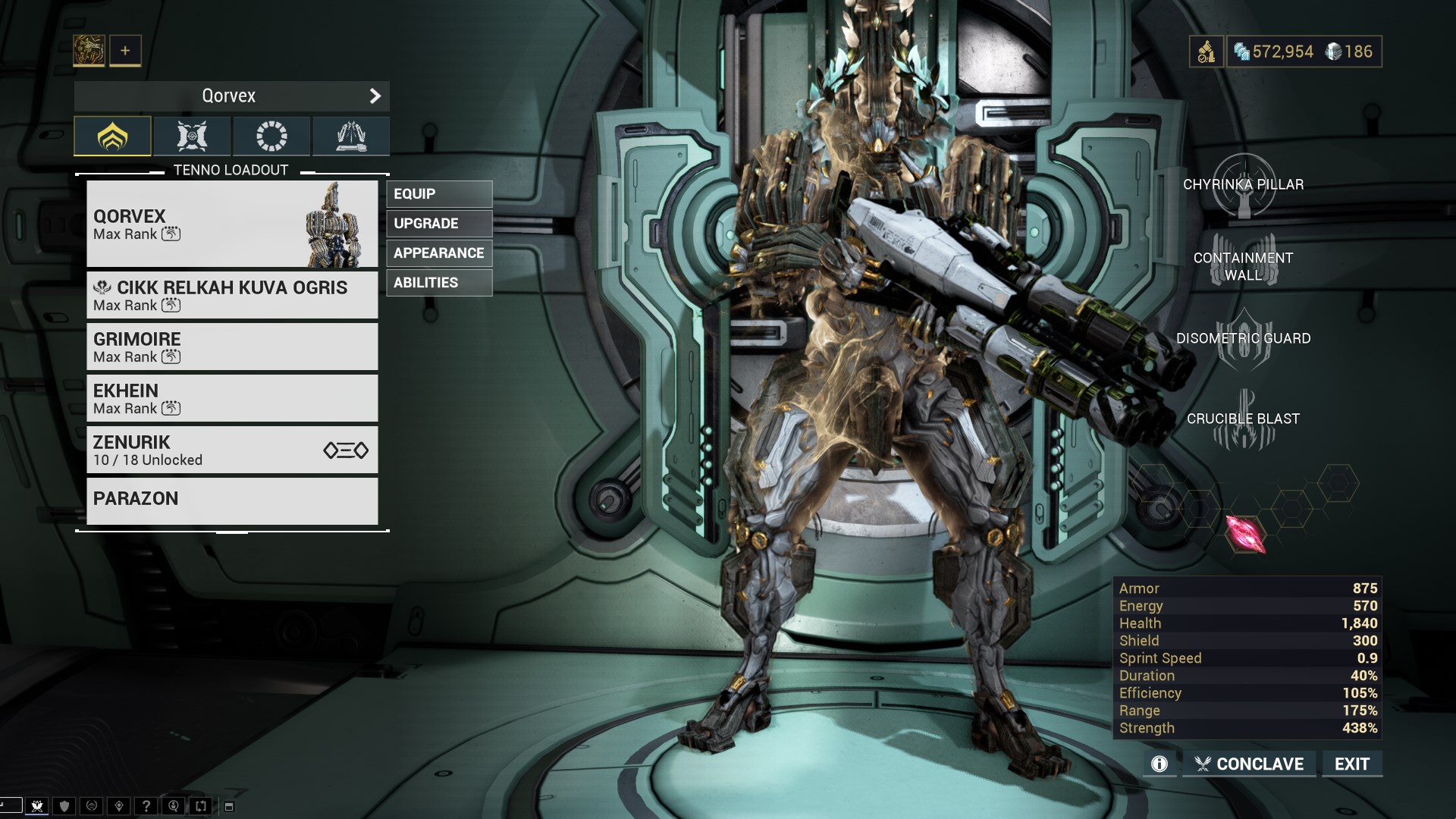Select the Ekhein melee weapon slot
Screen dimensions: 1456x819
[x=232, y=398]
